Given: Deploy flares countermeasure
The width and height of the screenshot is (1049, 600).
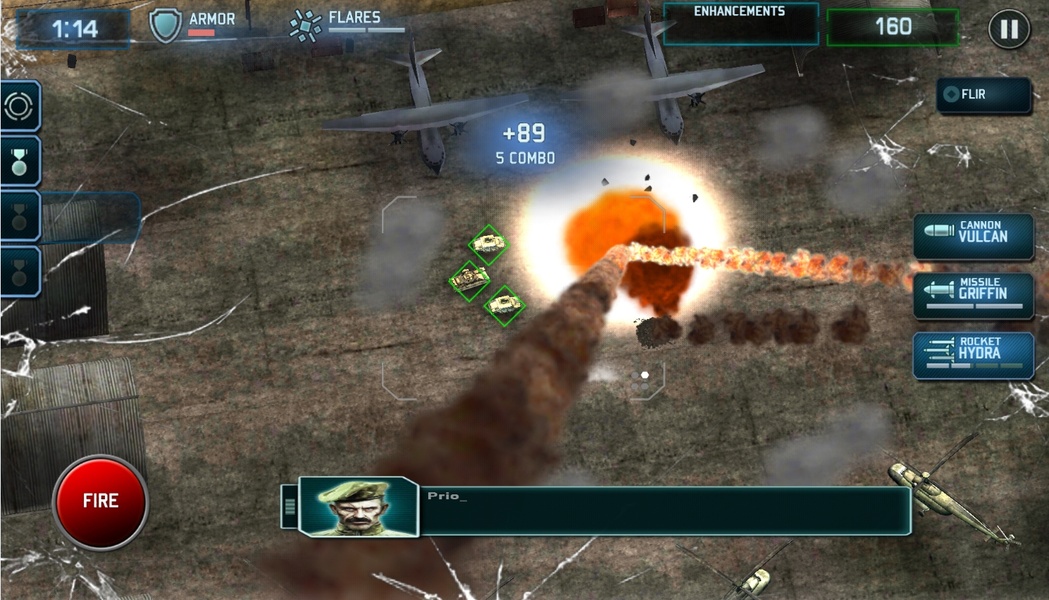Looking at the screenshot, I should (x=306, y=26).
